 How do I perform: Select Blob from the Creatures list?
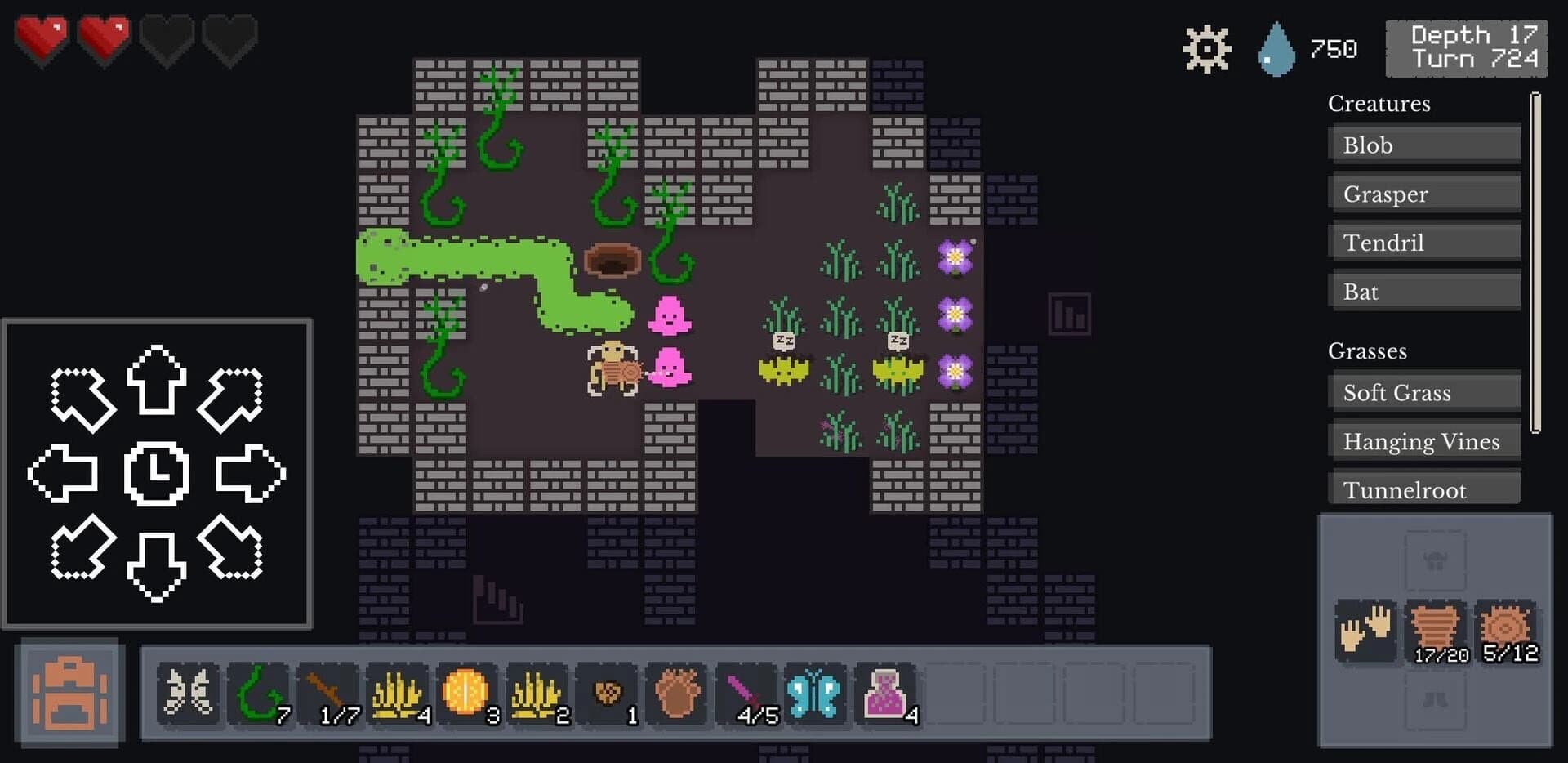1425,145
